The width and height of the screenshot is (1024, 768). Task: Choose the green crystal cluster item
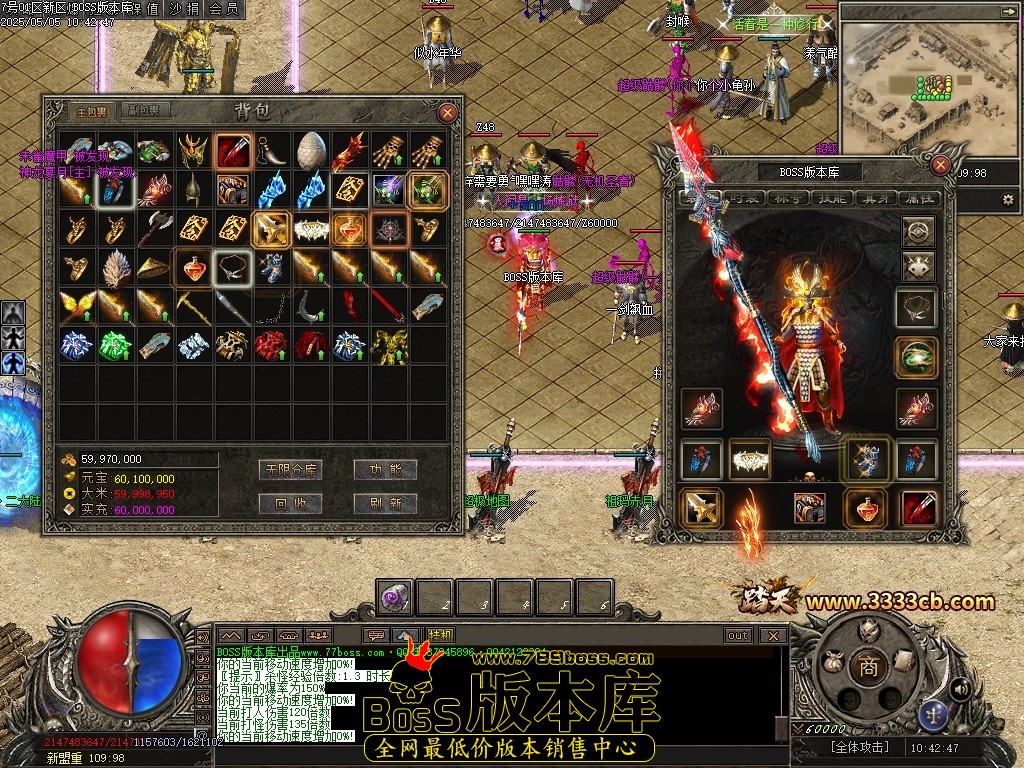(x=115, y=346)
